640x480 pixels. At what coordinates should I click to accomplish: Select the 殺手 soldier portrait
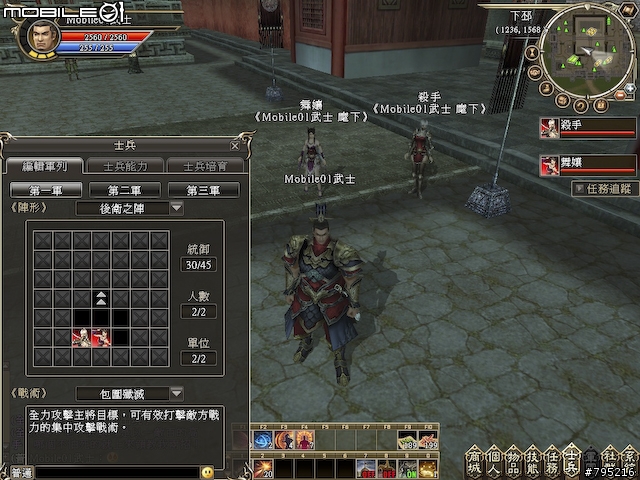coord(549,128)
